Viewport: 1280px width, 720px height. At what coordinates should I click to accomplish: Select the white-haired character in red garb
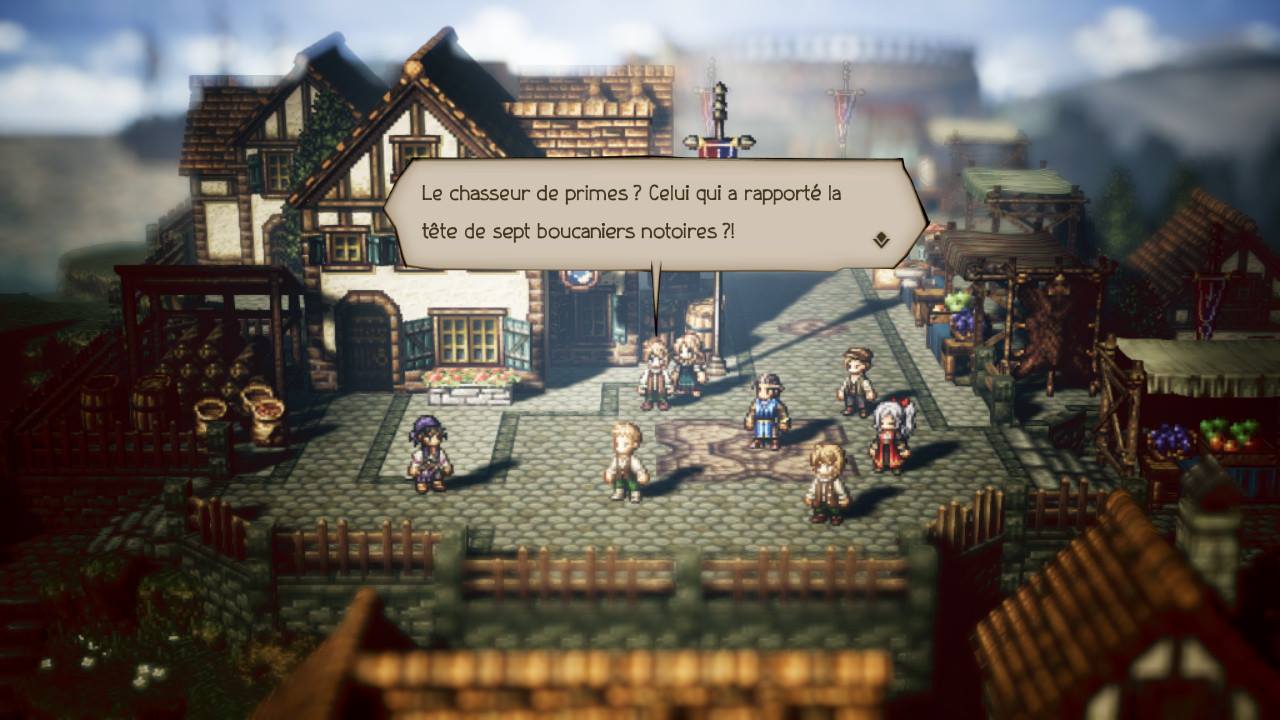[890, 425]
